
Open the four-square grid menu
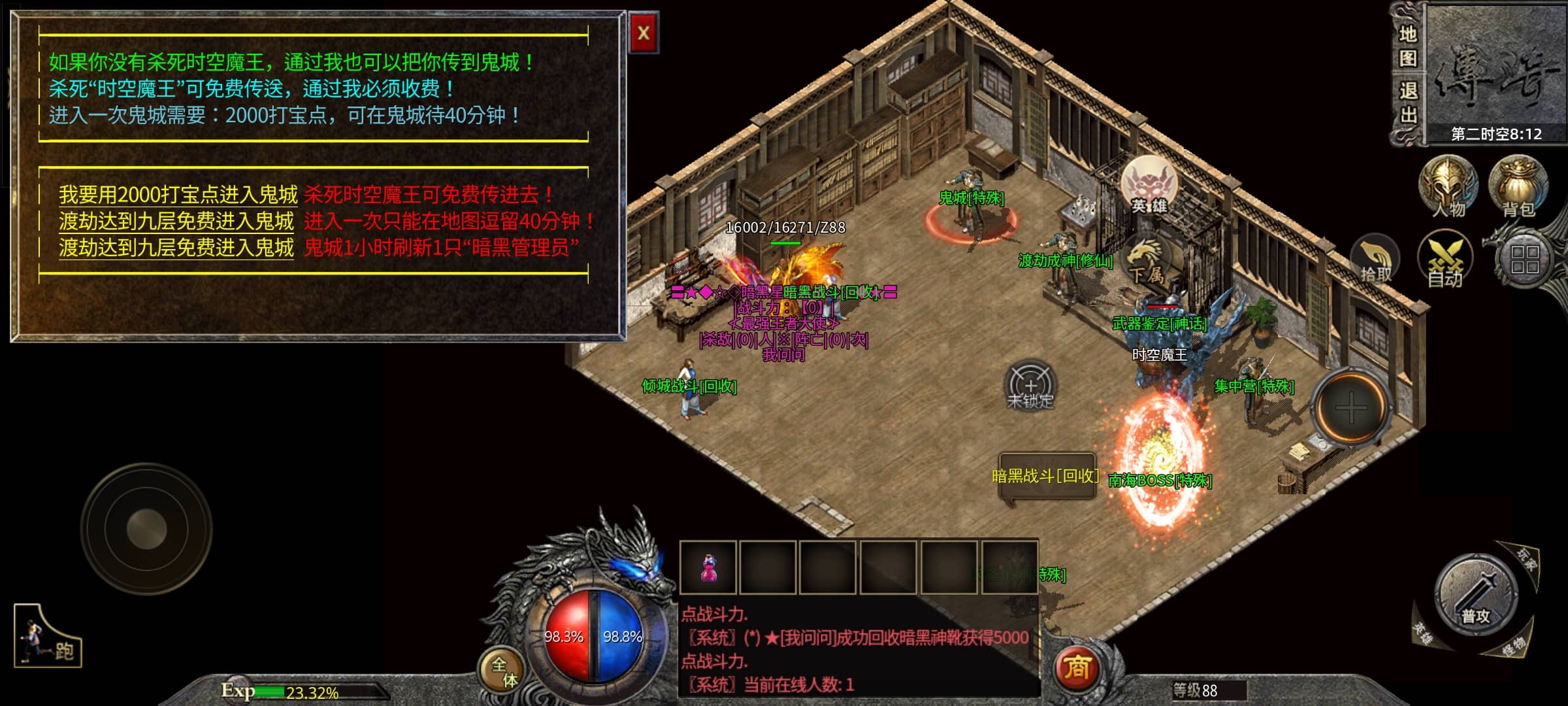pyautogui.click(x=1525, y=259)
